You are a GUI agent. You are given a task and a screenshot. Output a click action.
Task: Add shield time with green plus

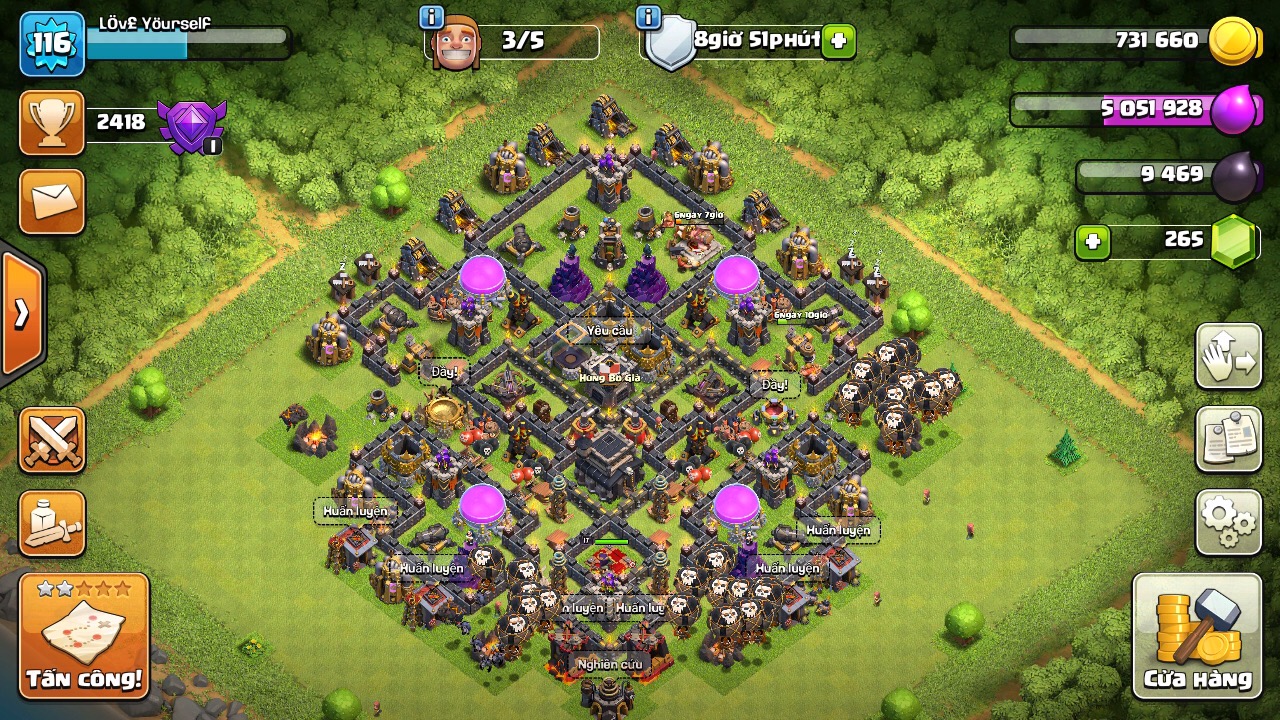point(838,42)
